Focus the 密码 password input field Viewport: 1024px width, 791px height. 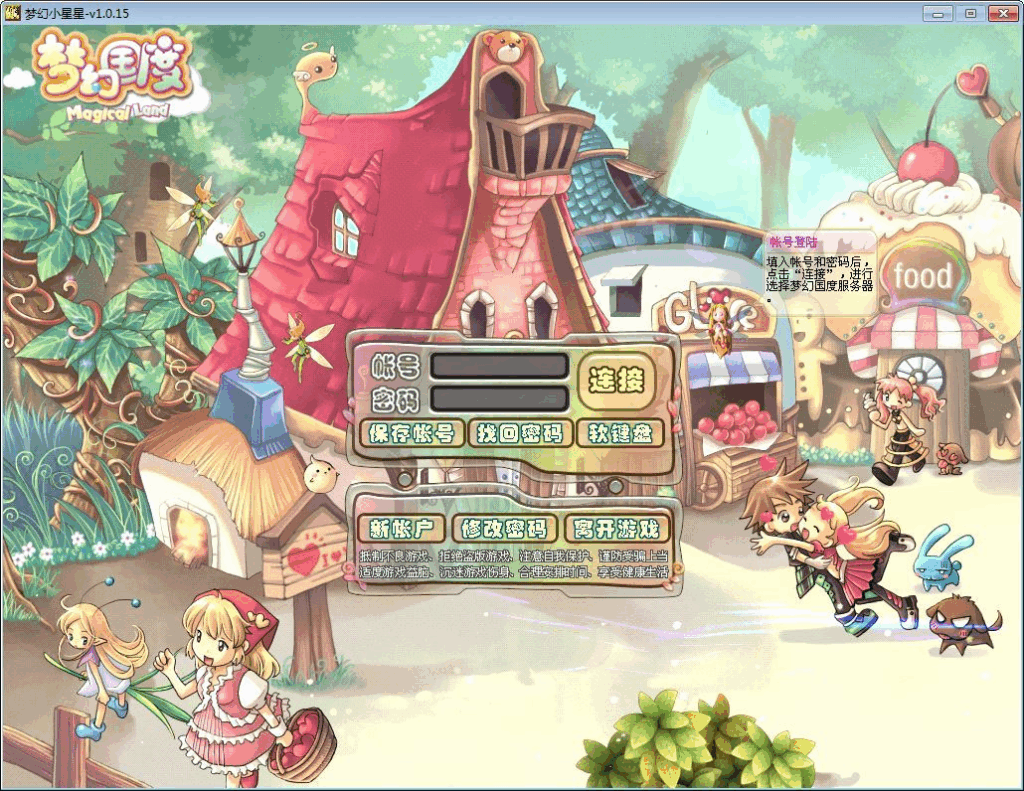pos(499,399)
